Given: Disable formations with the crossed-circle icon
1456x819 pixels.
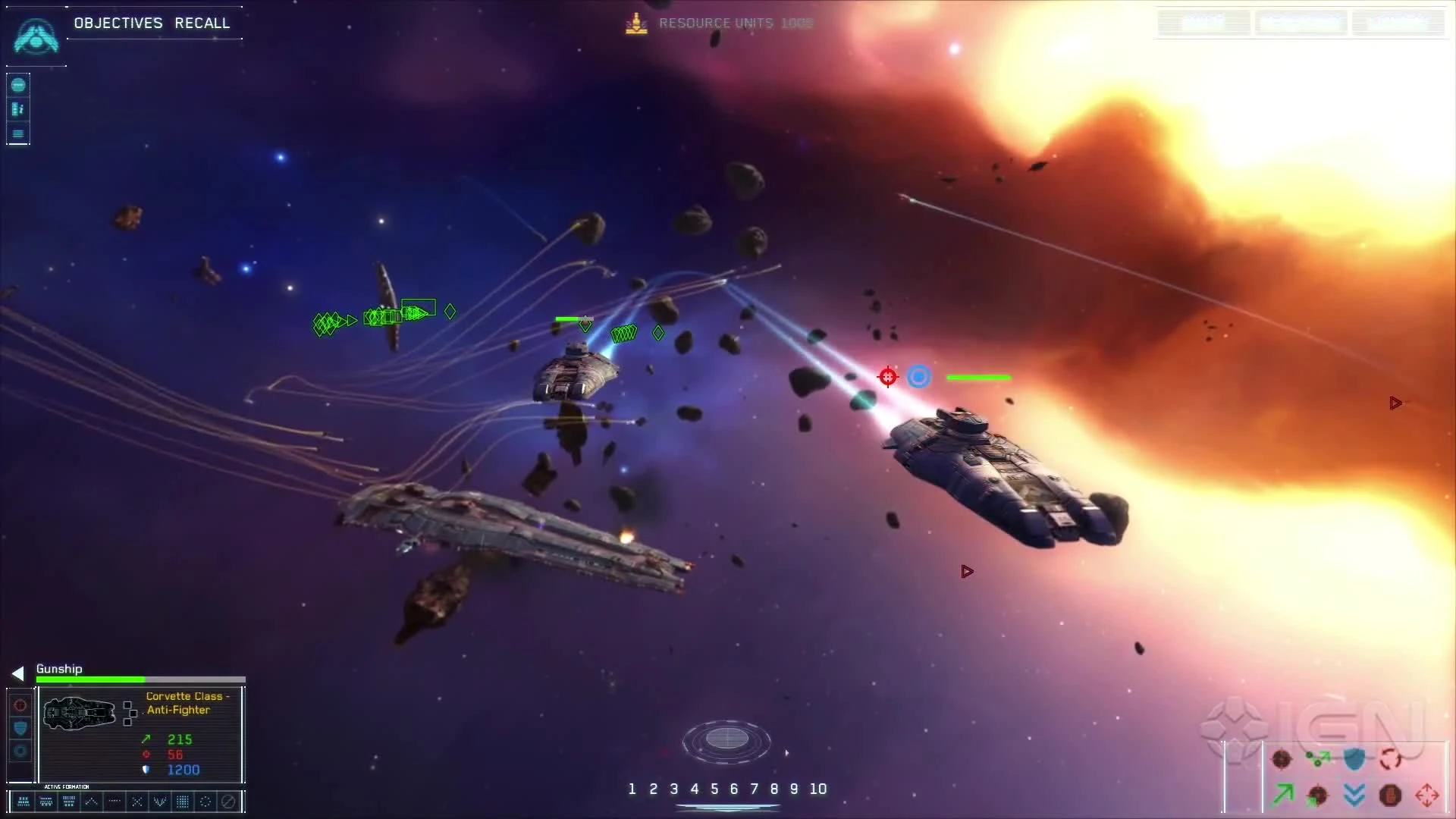Looking at the screenshot, I should (229, 802).
